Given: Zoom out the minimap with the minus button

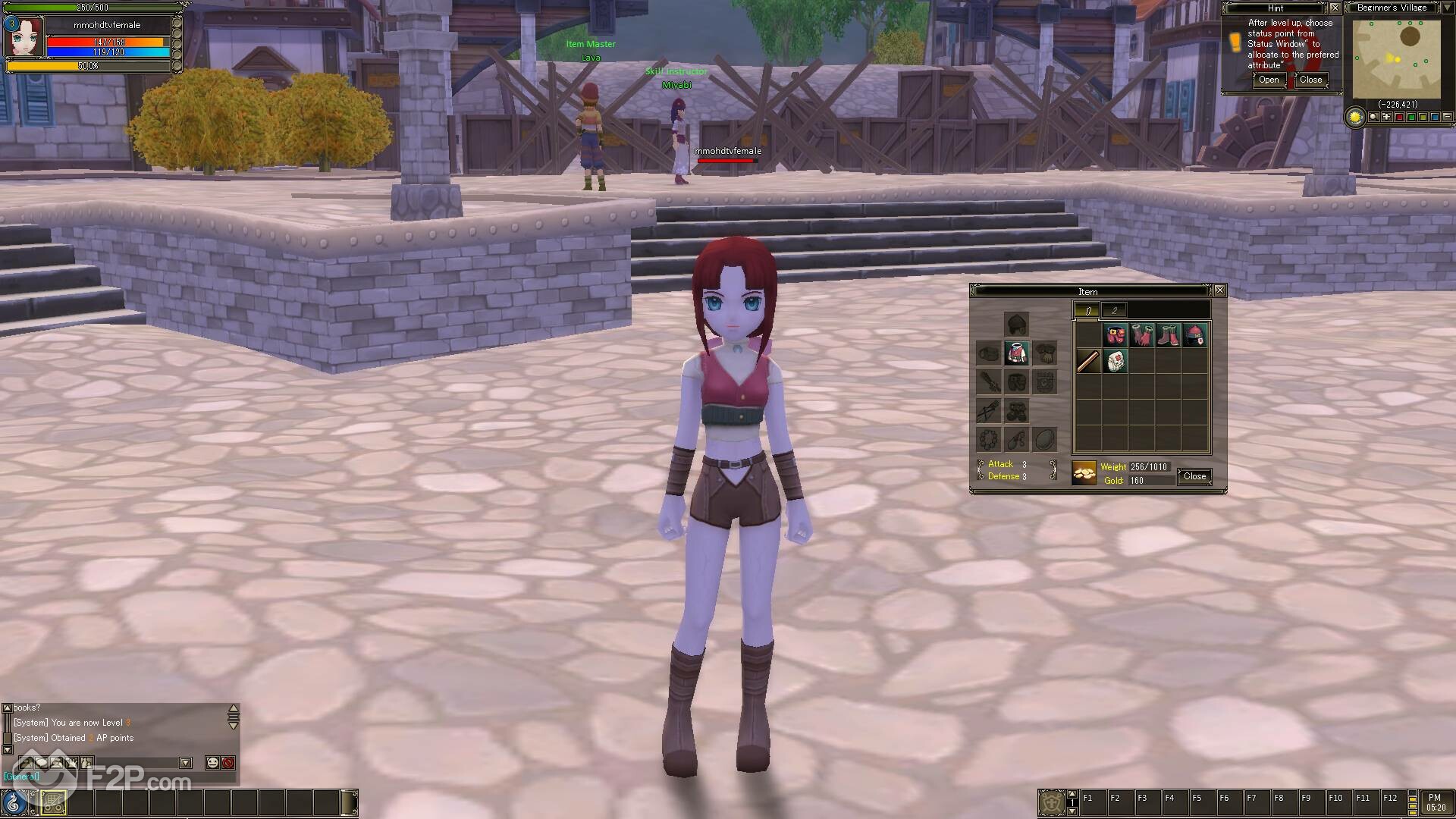Looking at the screenshot, I should [1448, 118].
